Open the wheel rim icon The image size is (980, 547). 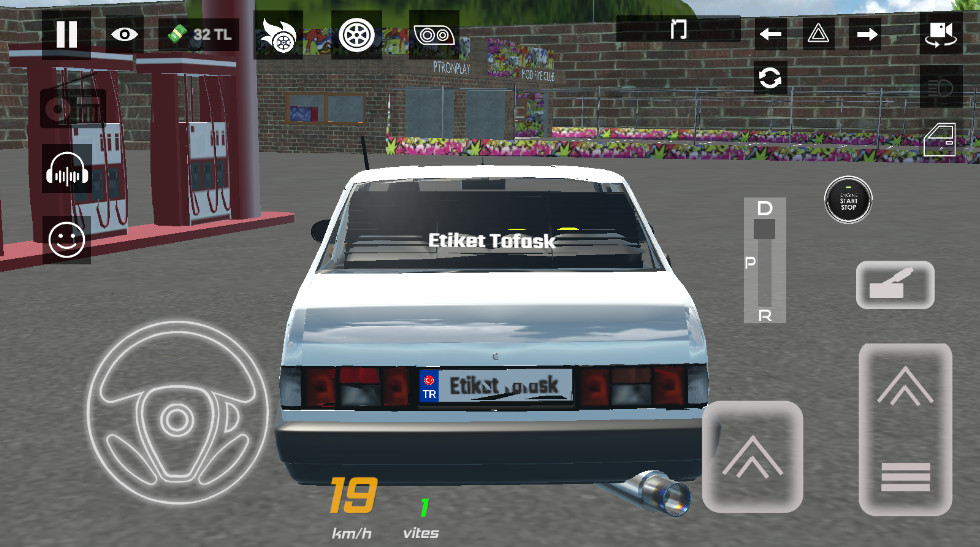[355, 36]
